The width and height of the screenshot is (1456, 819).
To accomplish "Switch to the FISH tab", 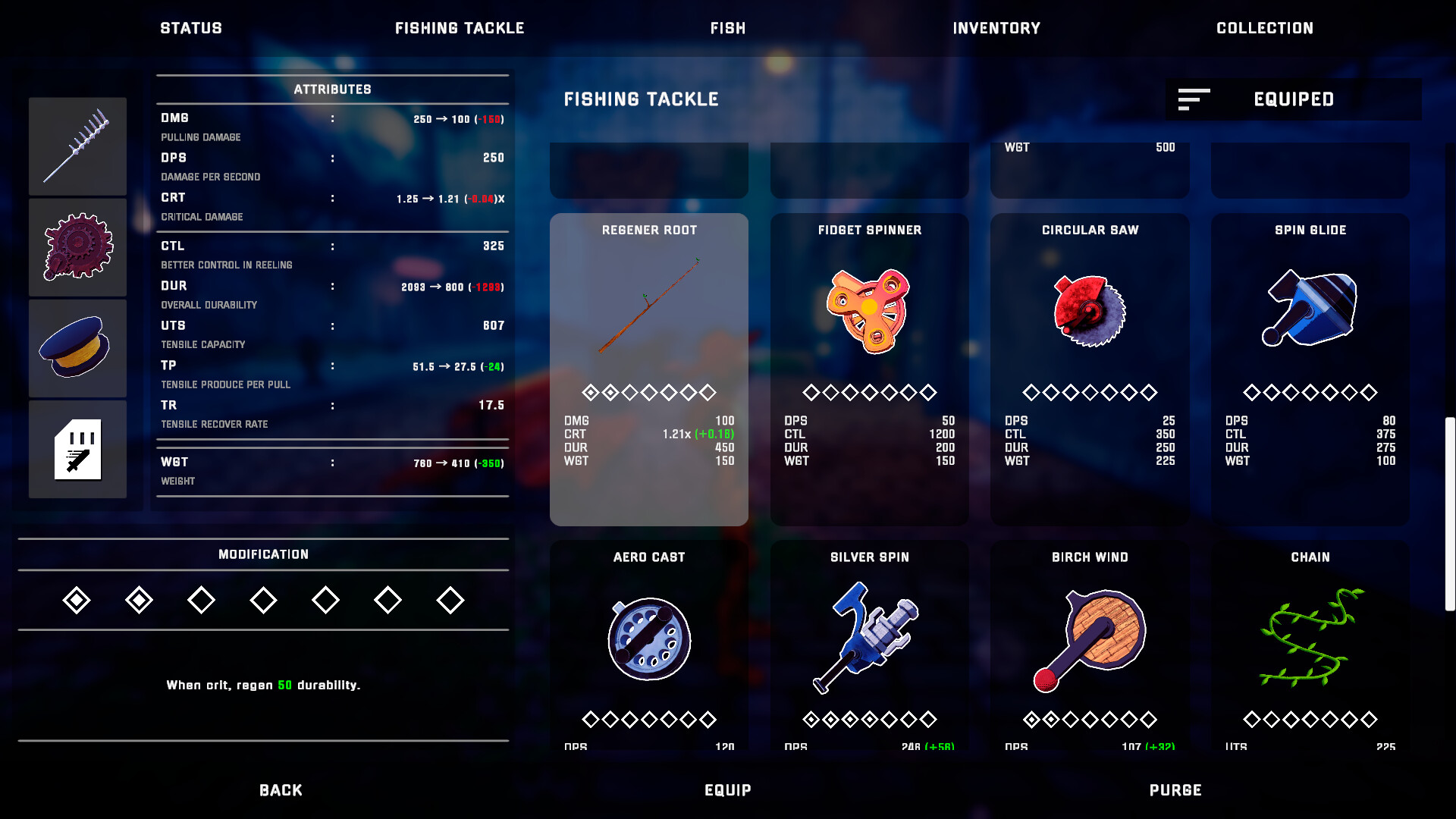I will pos(727,28).
